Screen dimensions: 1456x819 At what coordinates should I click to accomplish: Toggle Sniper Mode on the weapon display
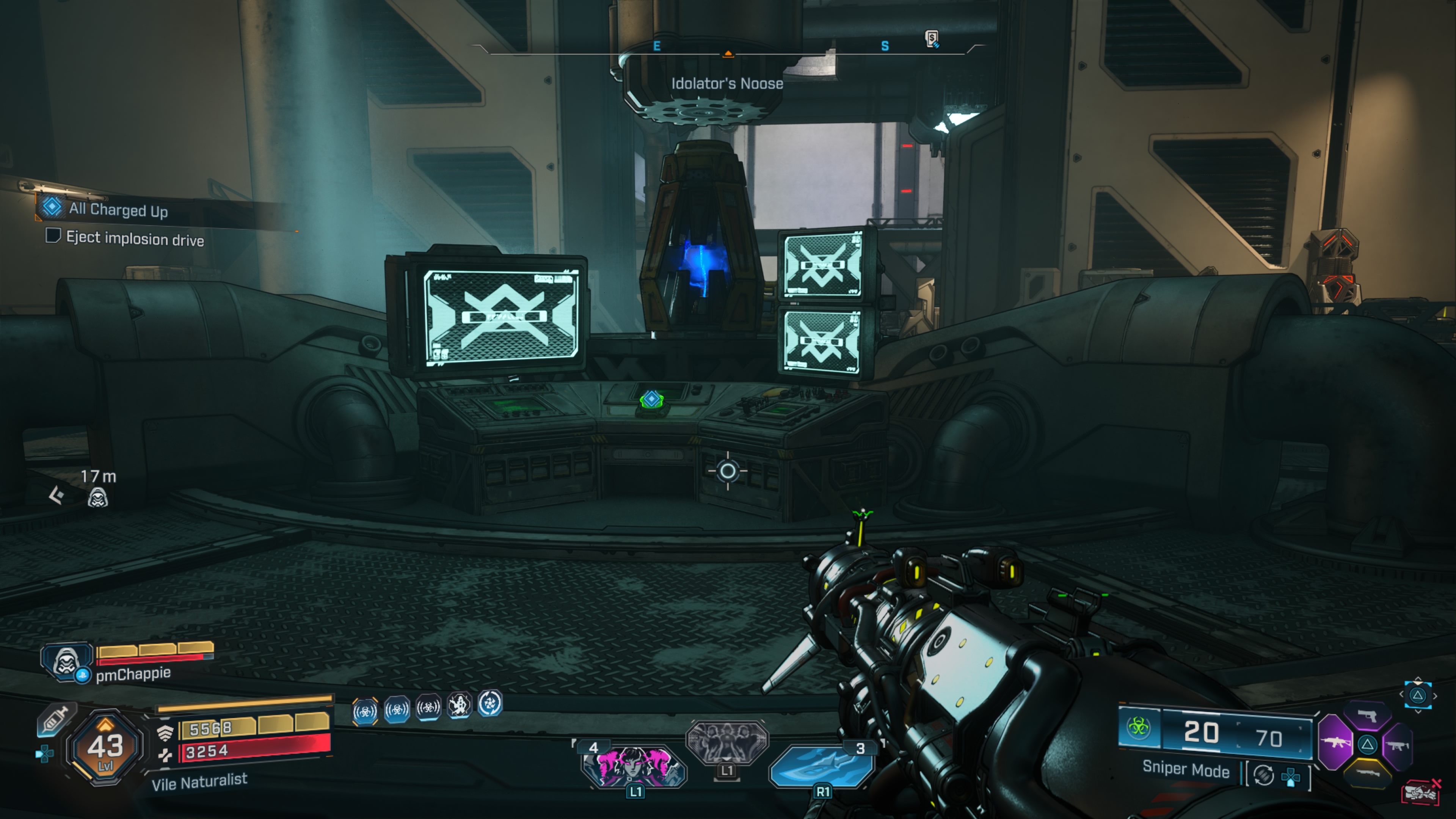pyautogui.click(x=1186, y=771)
